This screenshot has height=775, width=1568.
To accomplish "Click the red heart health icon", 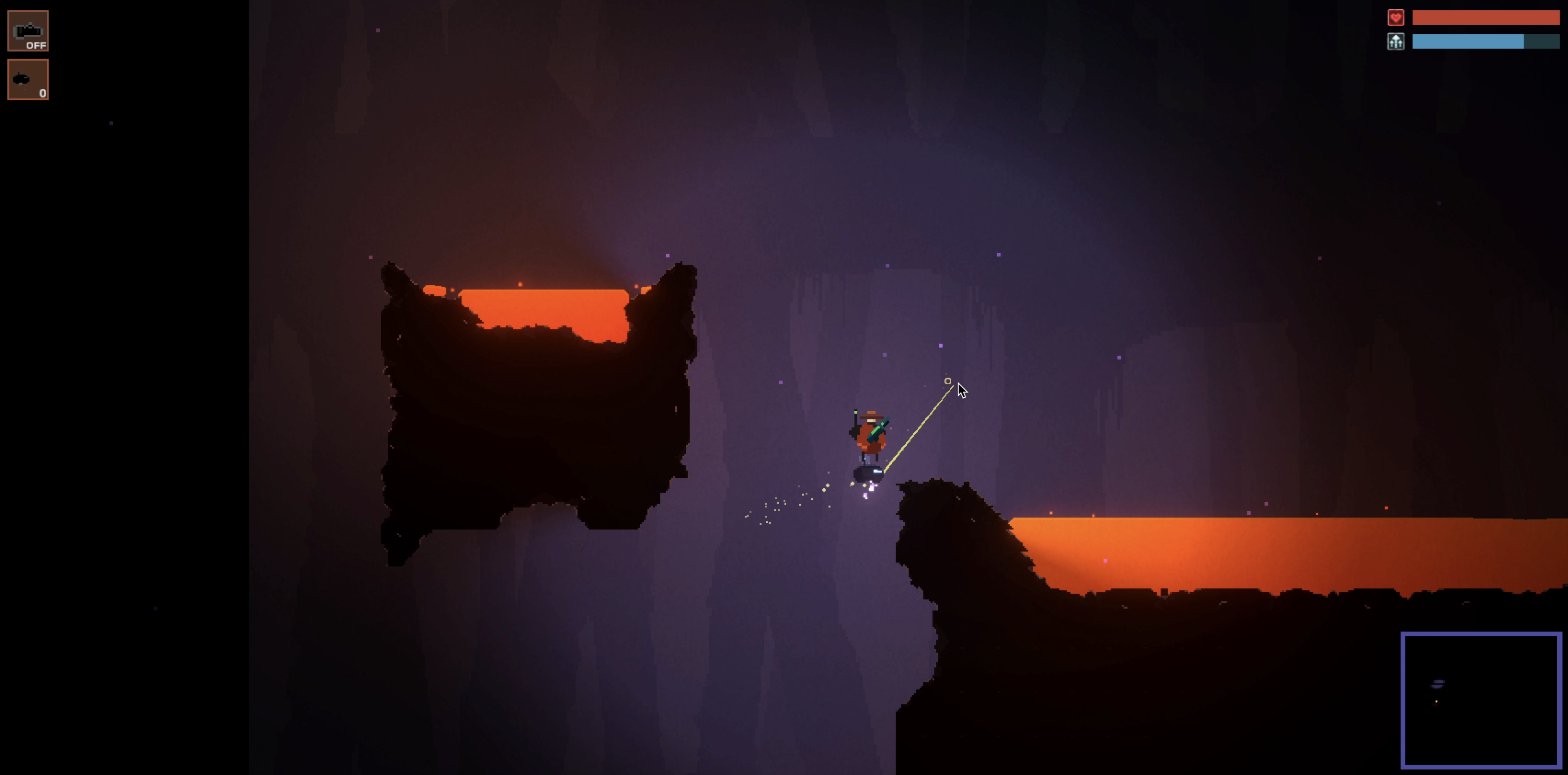I will pos(1395,18).
